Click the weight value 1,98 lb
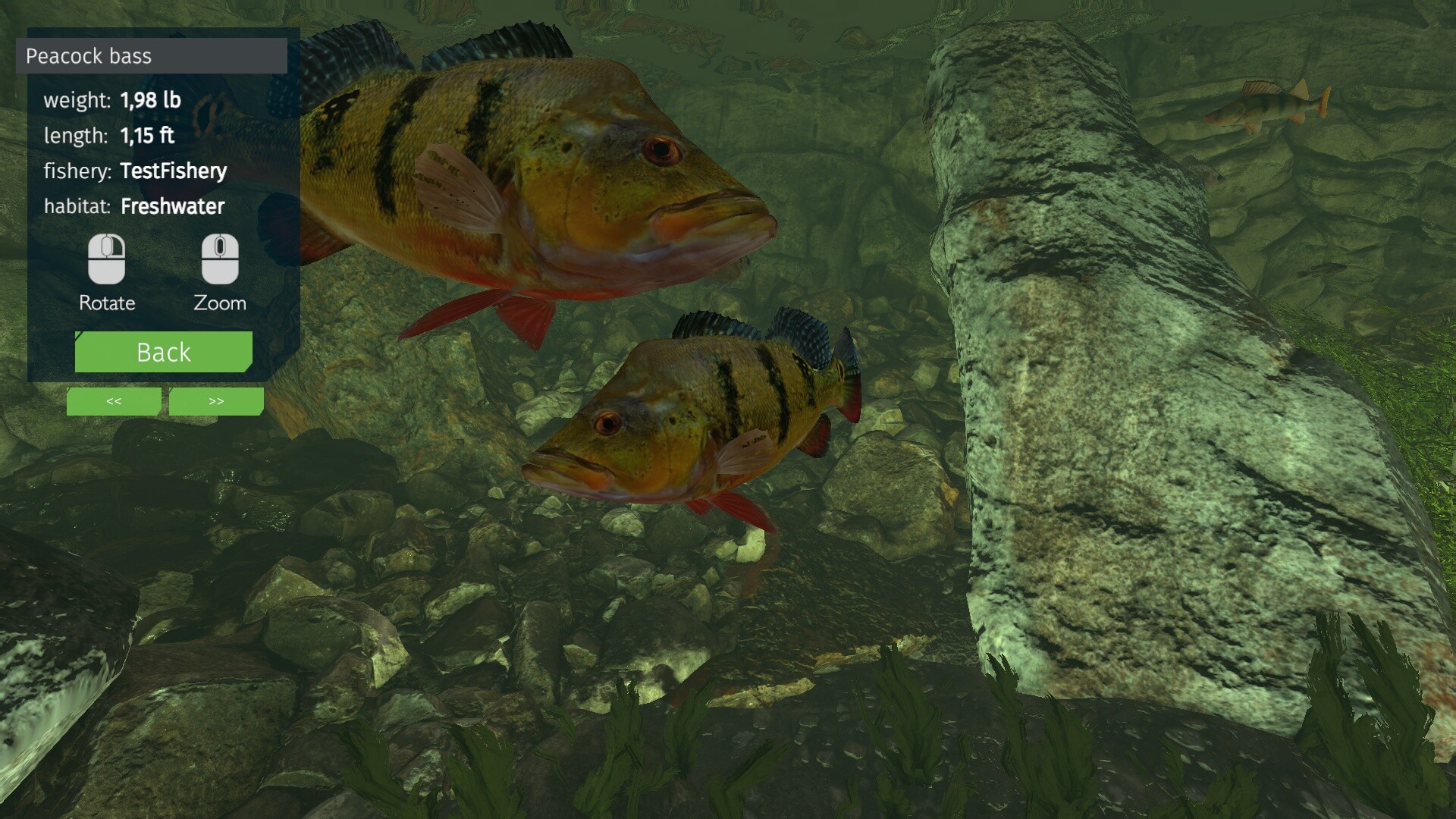Image resolution: width=1456 pixels, height=819 pixels. pos(149,99)
